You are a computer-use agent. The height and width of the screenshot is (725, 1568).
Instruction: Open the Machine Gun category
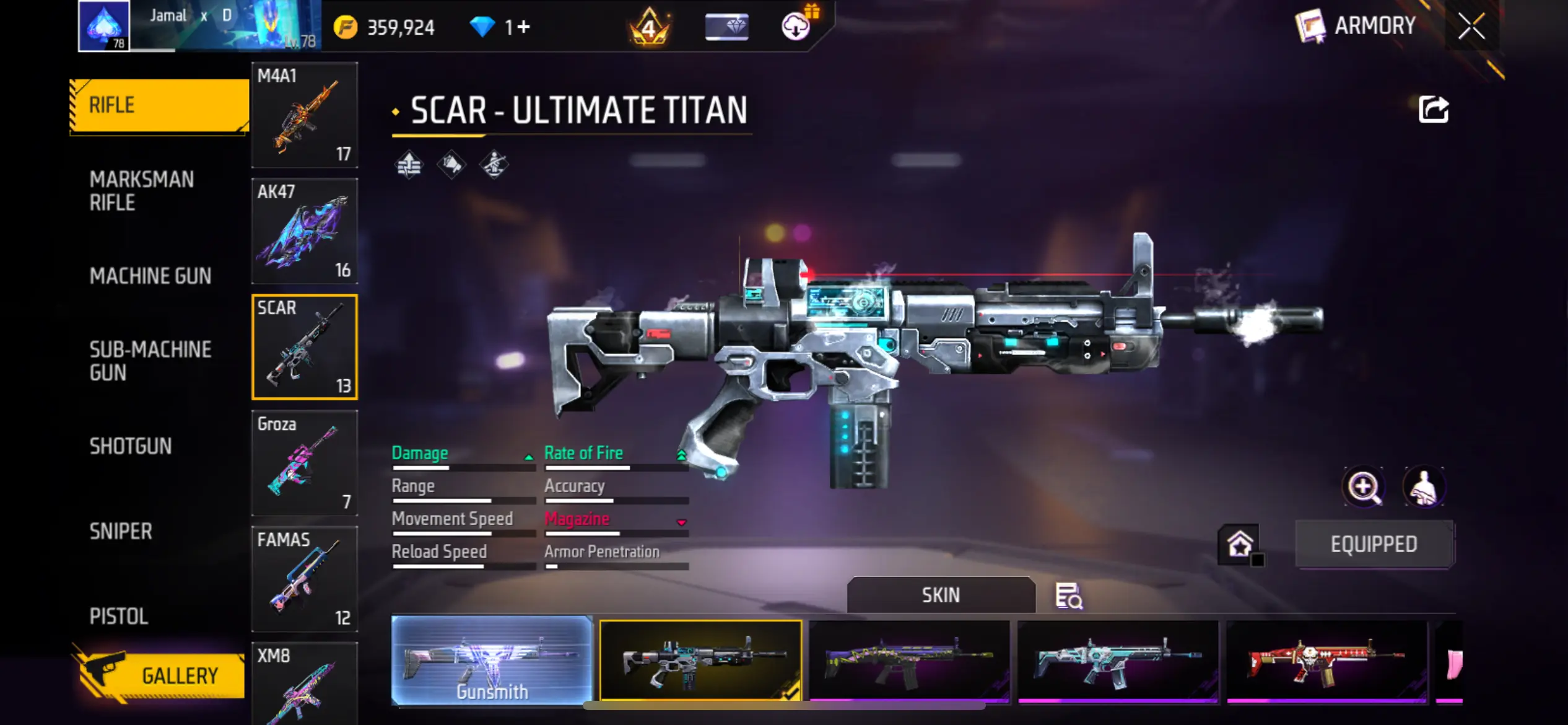pos(150,276)
